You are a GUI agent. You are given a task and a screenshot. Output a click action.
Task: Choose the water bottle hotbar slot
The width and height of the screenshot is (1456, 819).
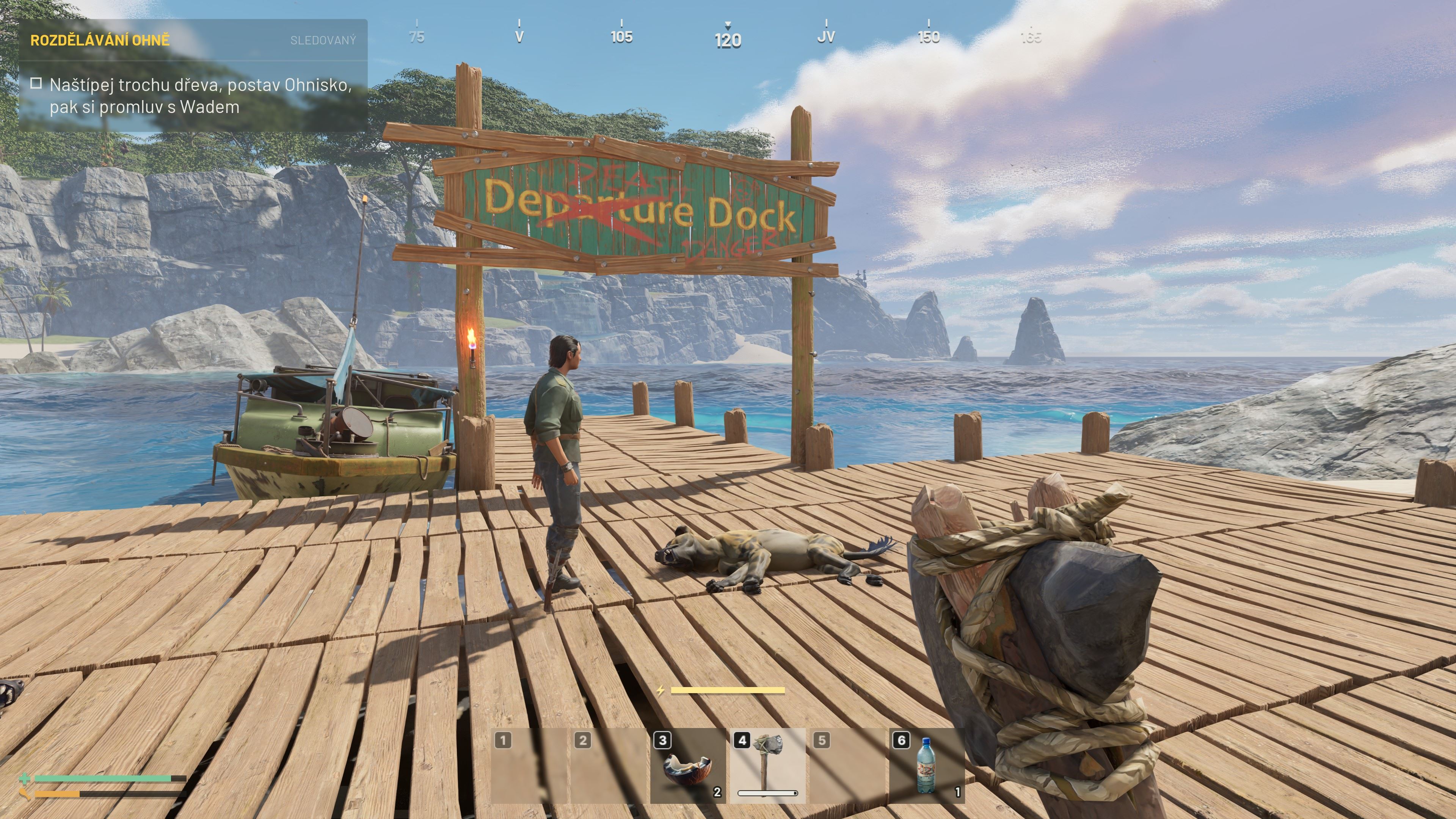(926, 766)
